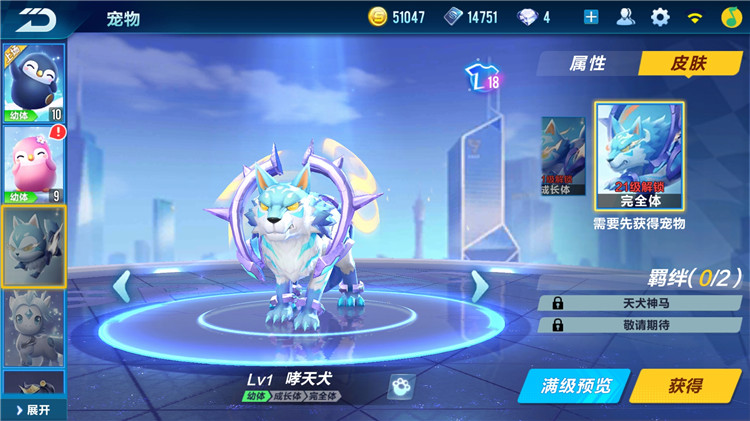The height and width of the screenshot is (421, 750).
Task: Tap the paw print icon button
Action: (400, 385)
